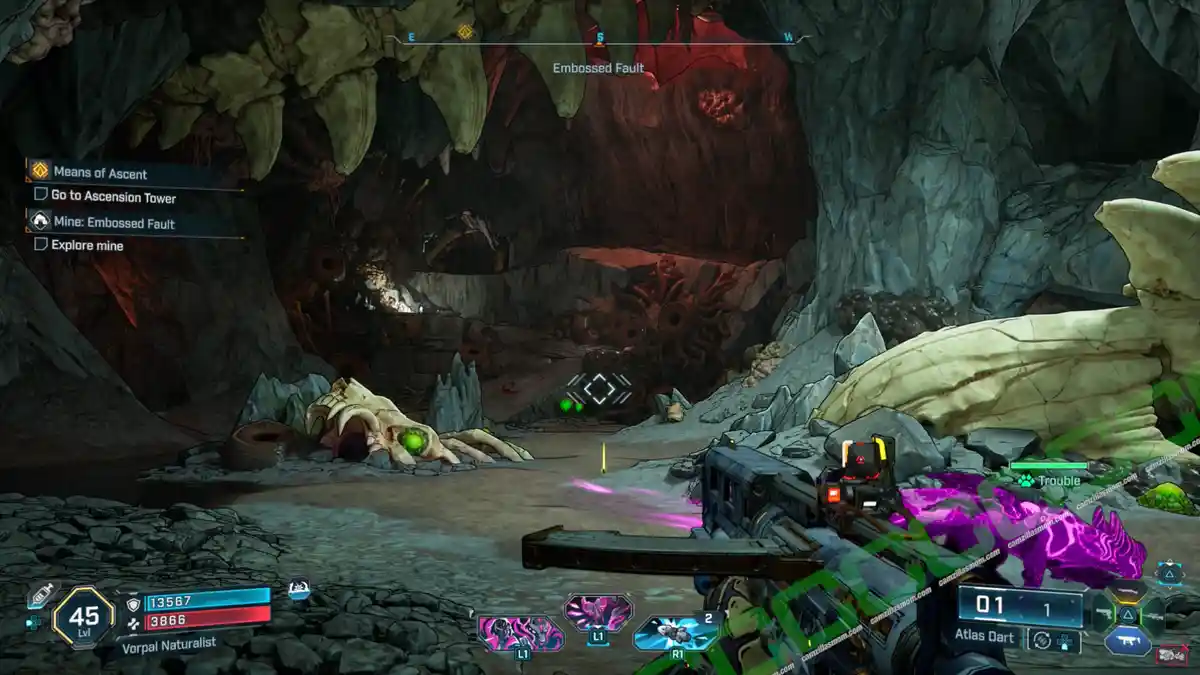Choose the top weapon slot in wheel
The height and width of the screenshot is (675, 1200).
[x=1127, y=591]
